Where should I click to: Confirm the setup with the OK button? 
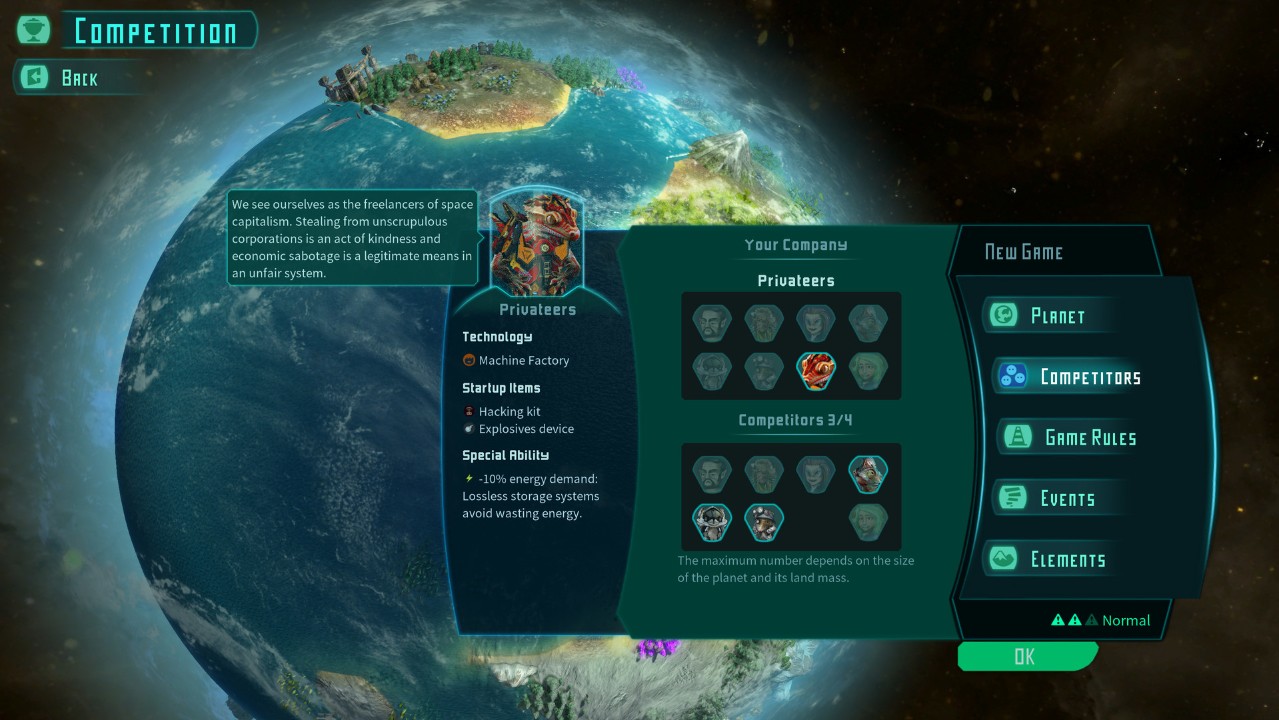tap(1025, 656)
